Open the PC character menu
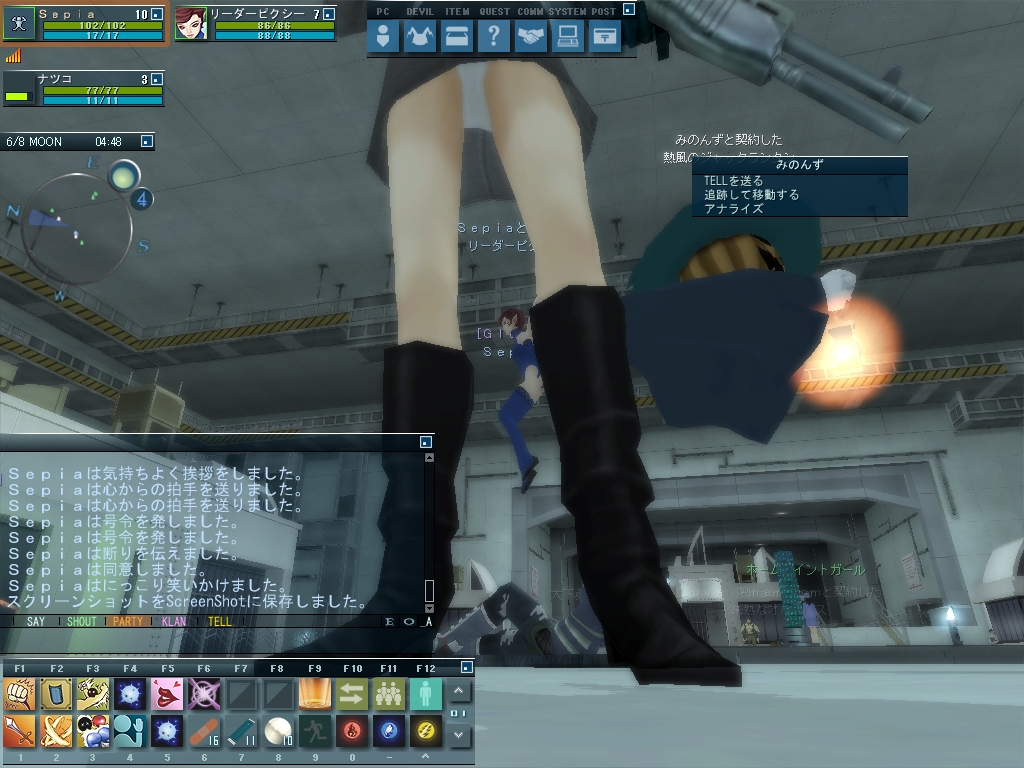Image resolution: width=1024 pixels, height=768 pixels. tap(383, 37)
